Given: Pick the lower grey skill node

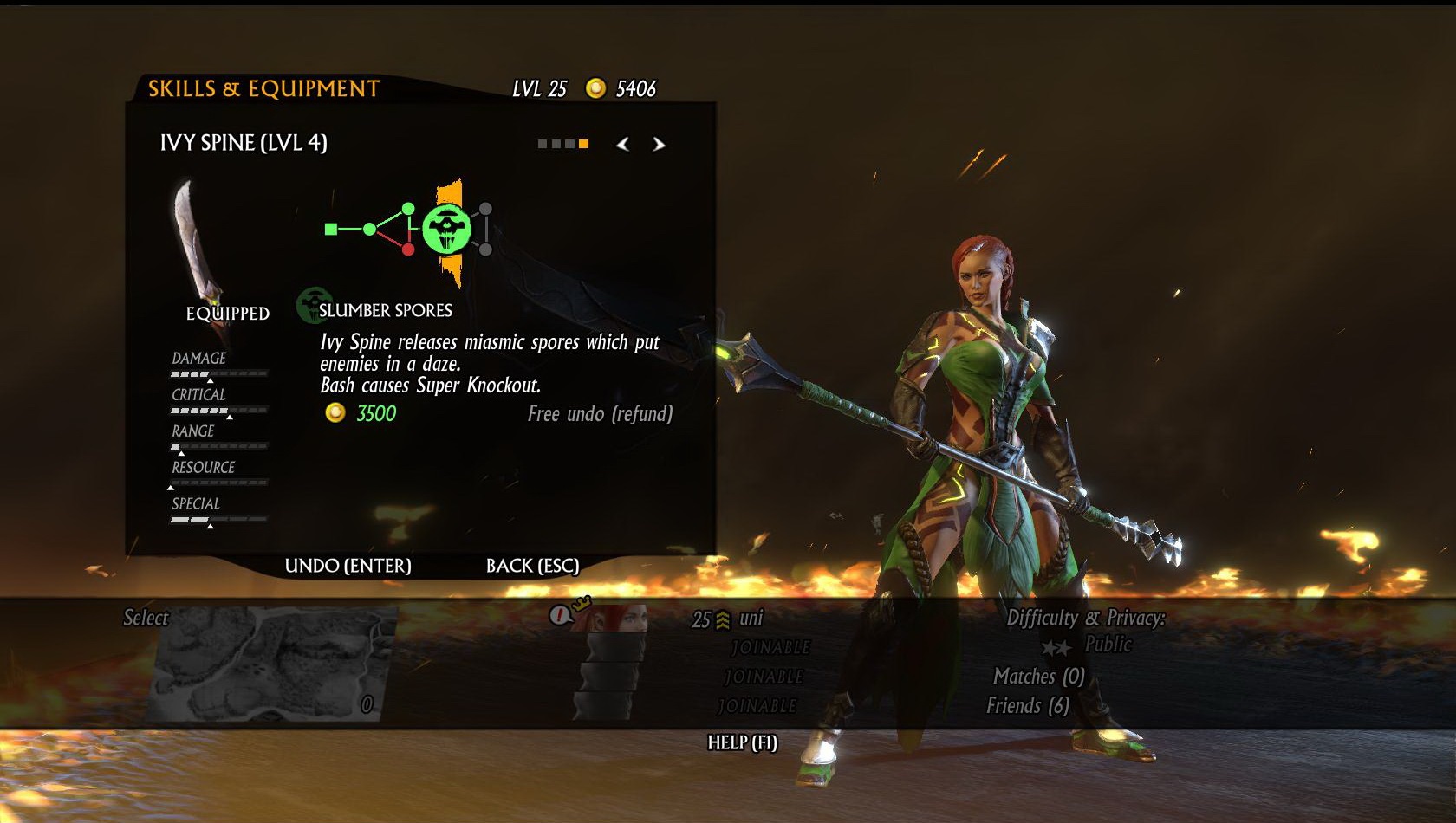Looking at the screenshot, I should tap(485, 249).
